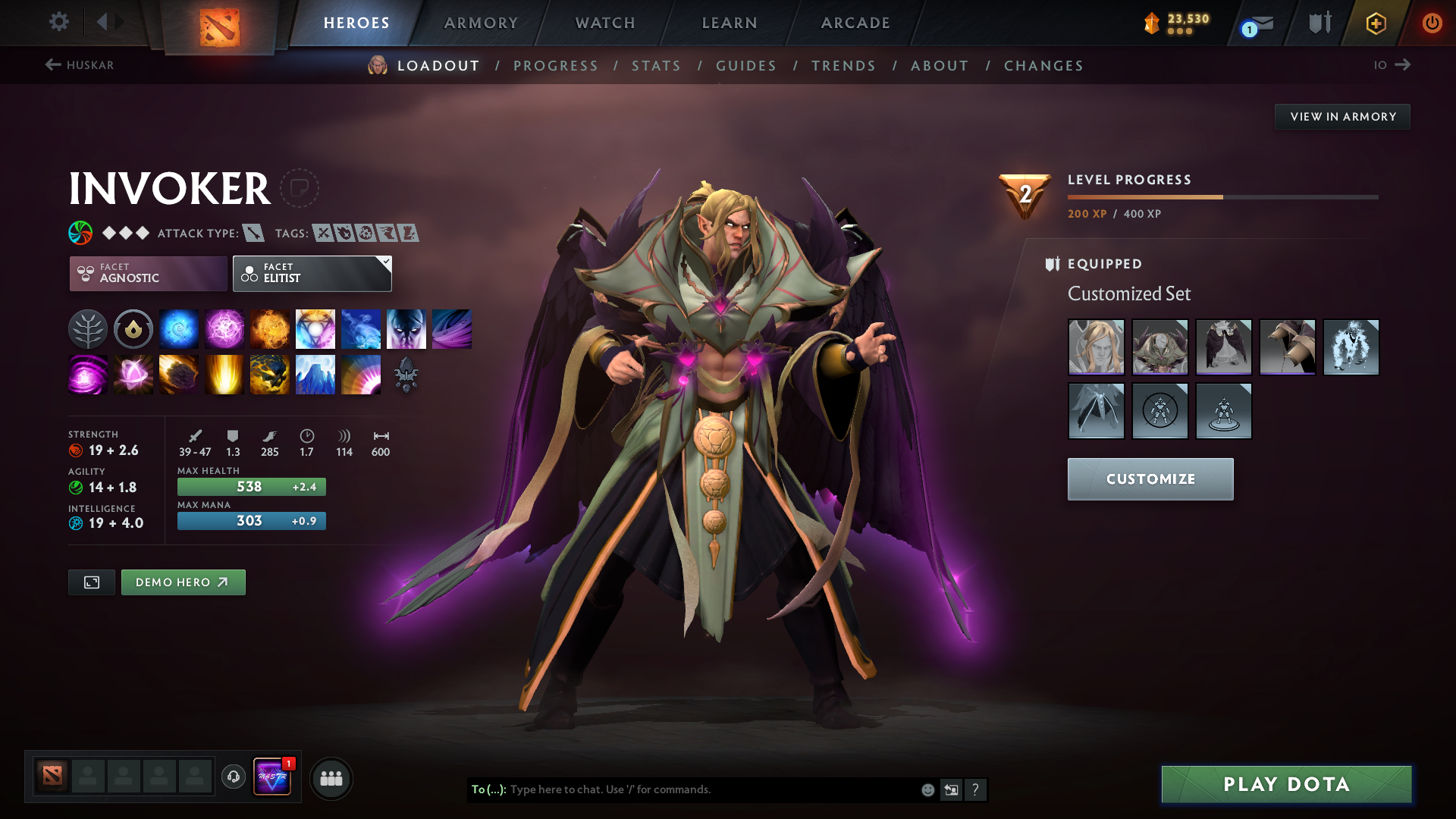
Task: Open the STATS section for Invoker
Action: [x=656, y=66]
